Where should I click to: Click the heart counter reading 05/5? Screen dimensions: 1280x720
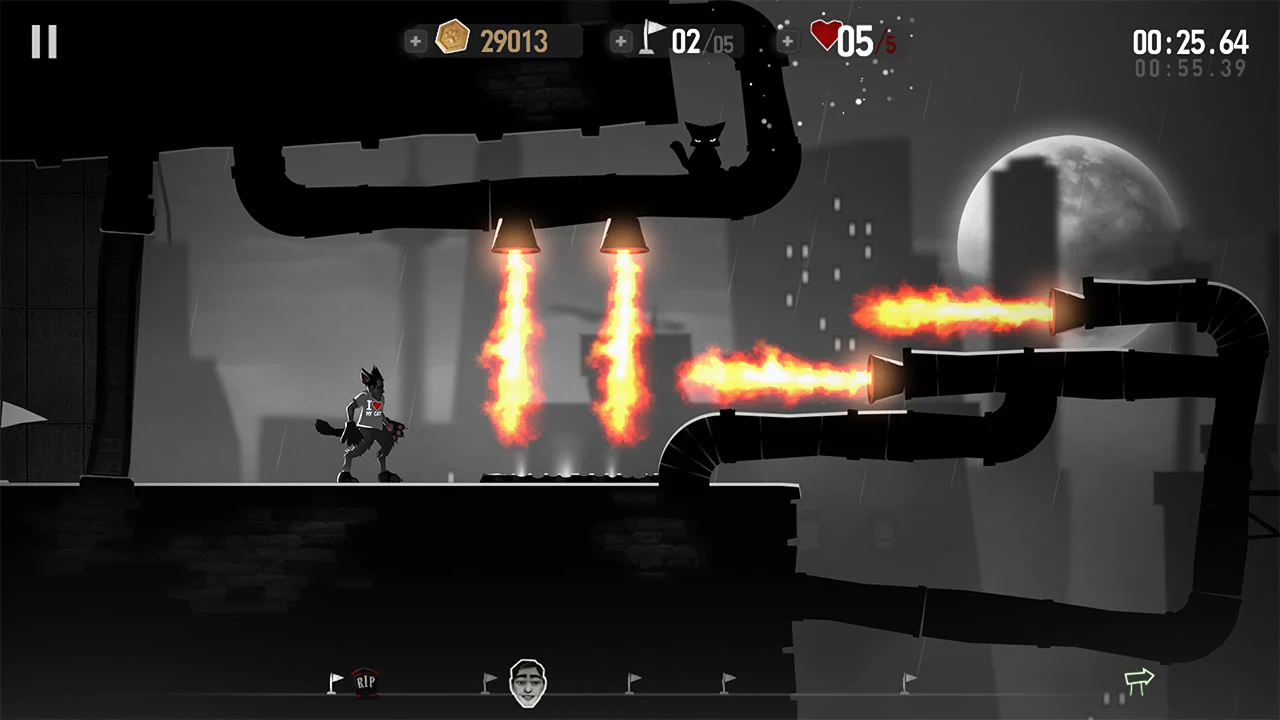862,38
